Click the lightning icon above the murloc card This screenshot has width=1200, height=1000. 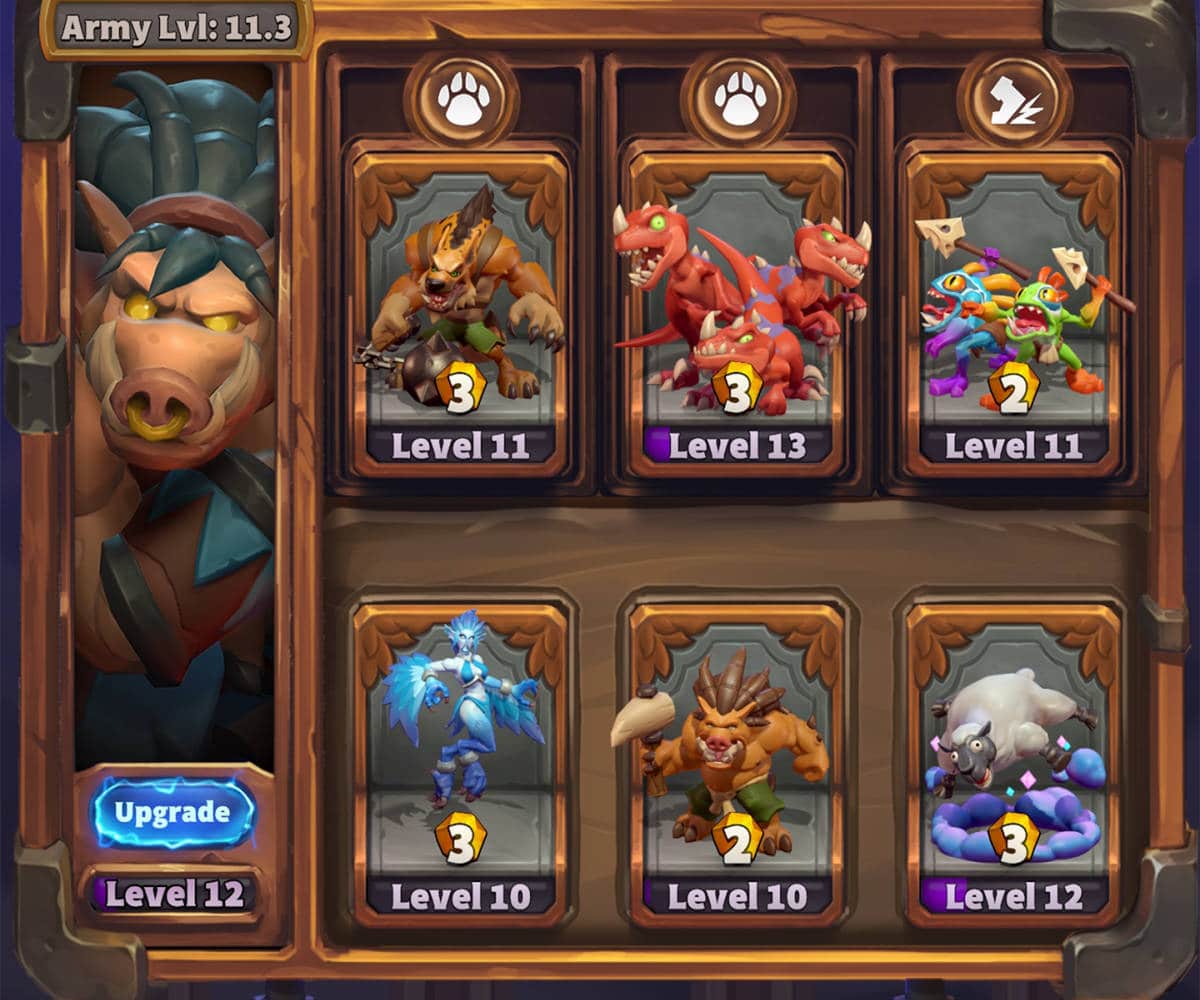(x=1014, y=102)
